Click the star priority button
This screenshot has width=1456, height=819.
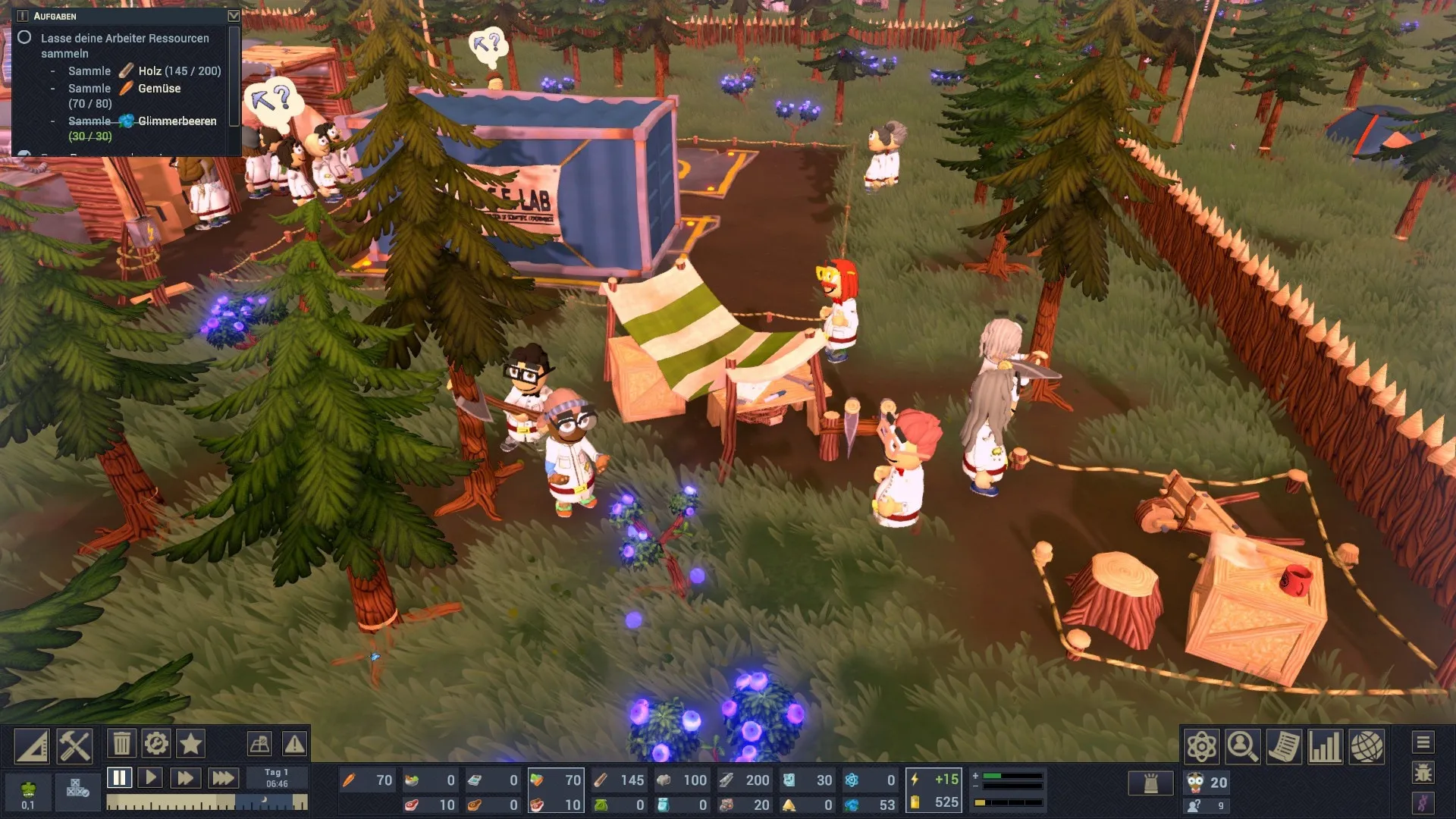tap(190, 744)
